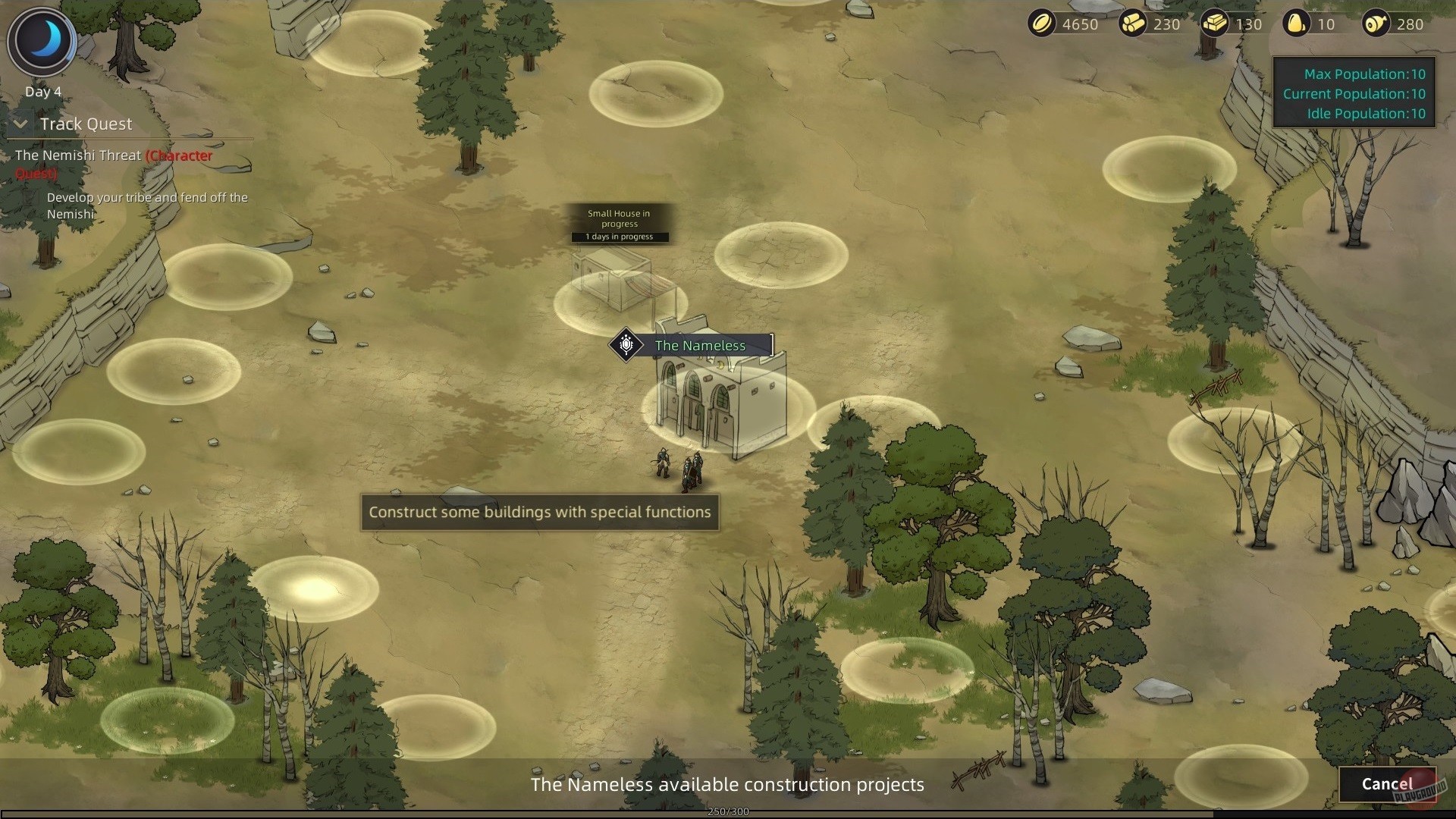
Task: Collapse the Track Quest panel
Action: click(20, 124)
